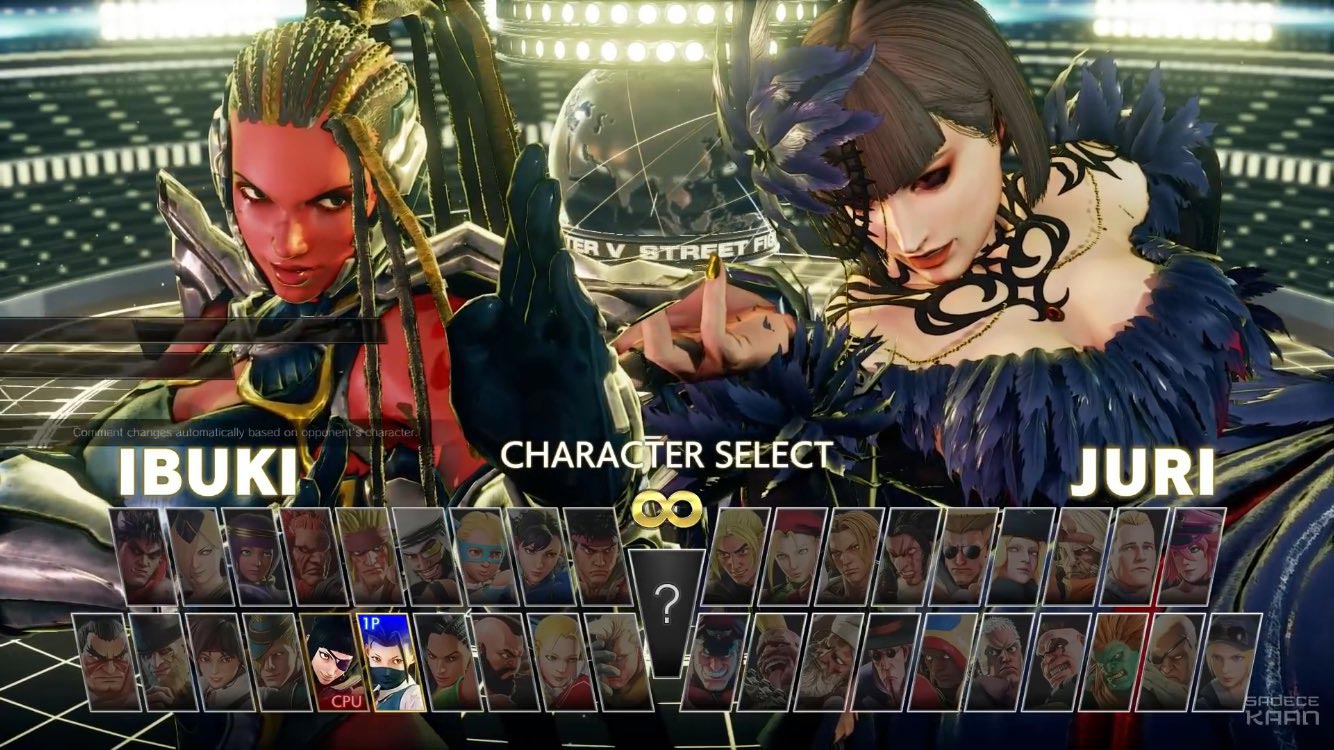
Task: Select Guile wearing sunglasses
Action: 961,558
